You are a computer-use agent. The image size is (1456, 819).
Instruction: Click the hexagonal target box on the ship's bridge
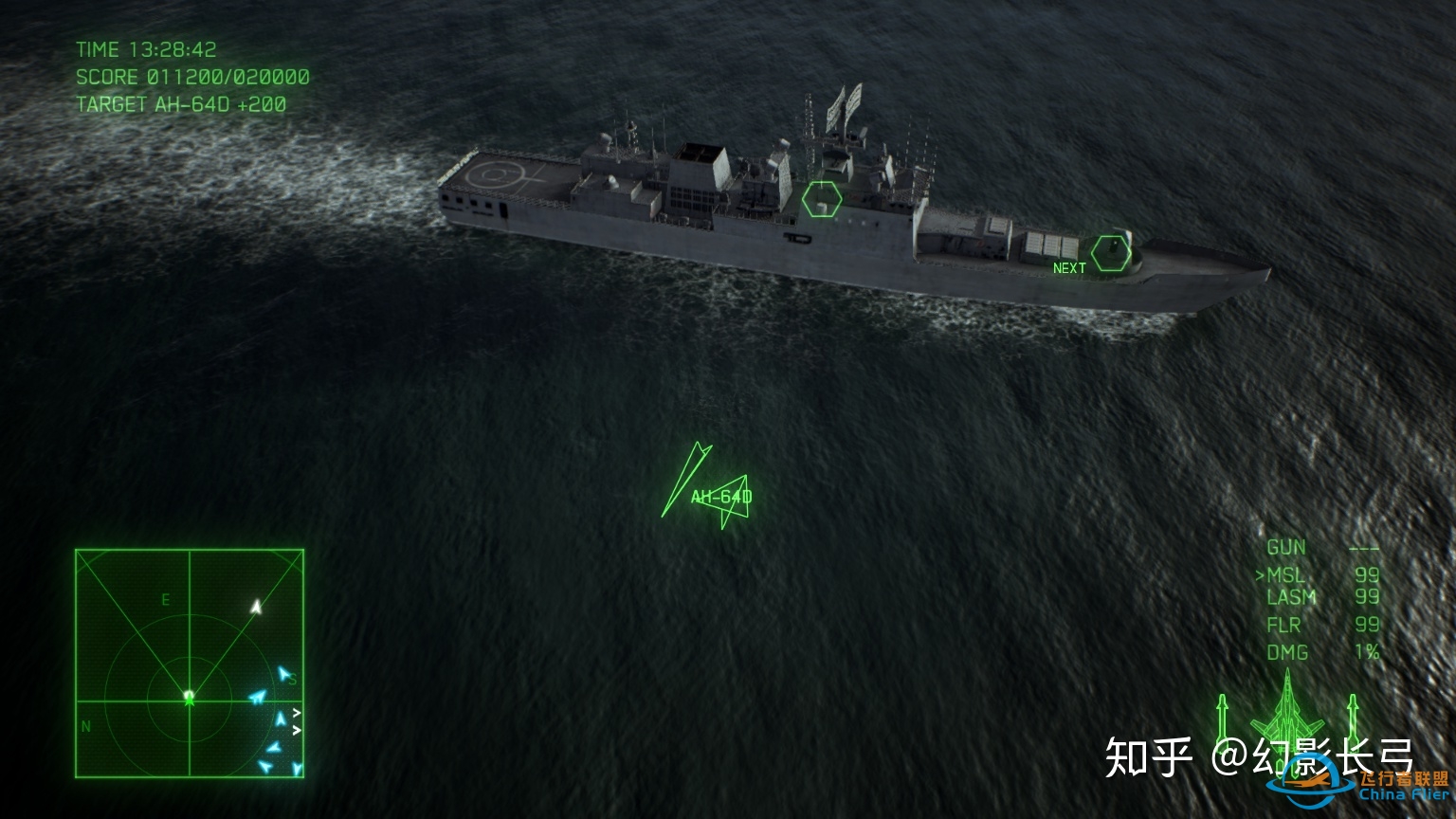pyautogui.click(x=823, y=200)
